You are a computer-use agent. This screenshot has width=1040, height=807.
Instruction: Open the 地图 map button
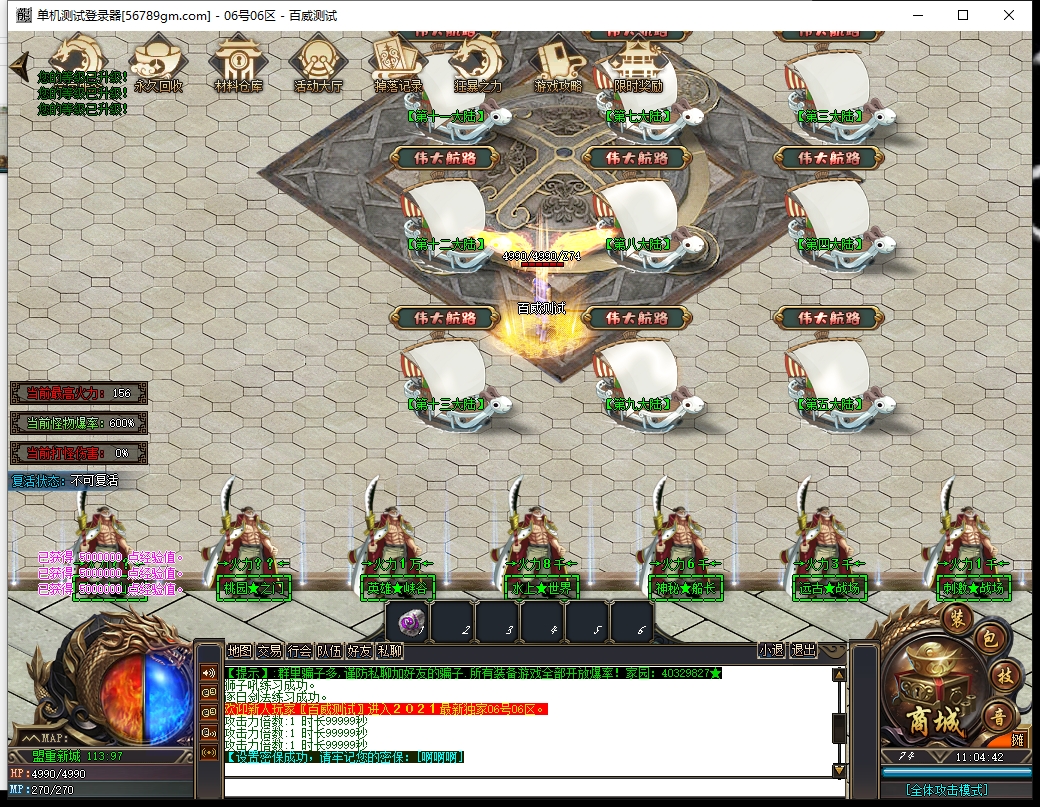(239, 651)
